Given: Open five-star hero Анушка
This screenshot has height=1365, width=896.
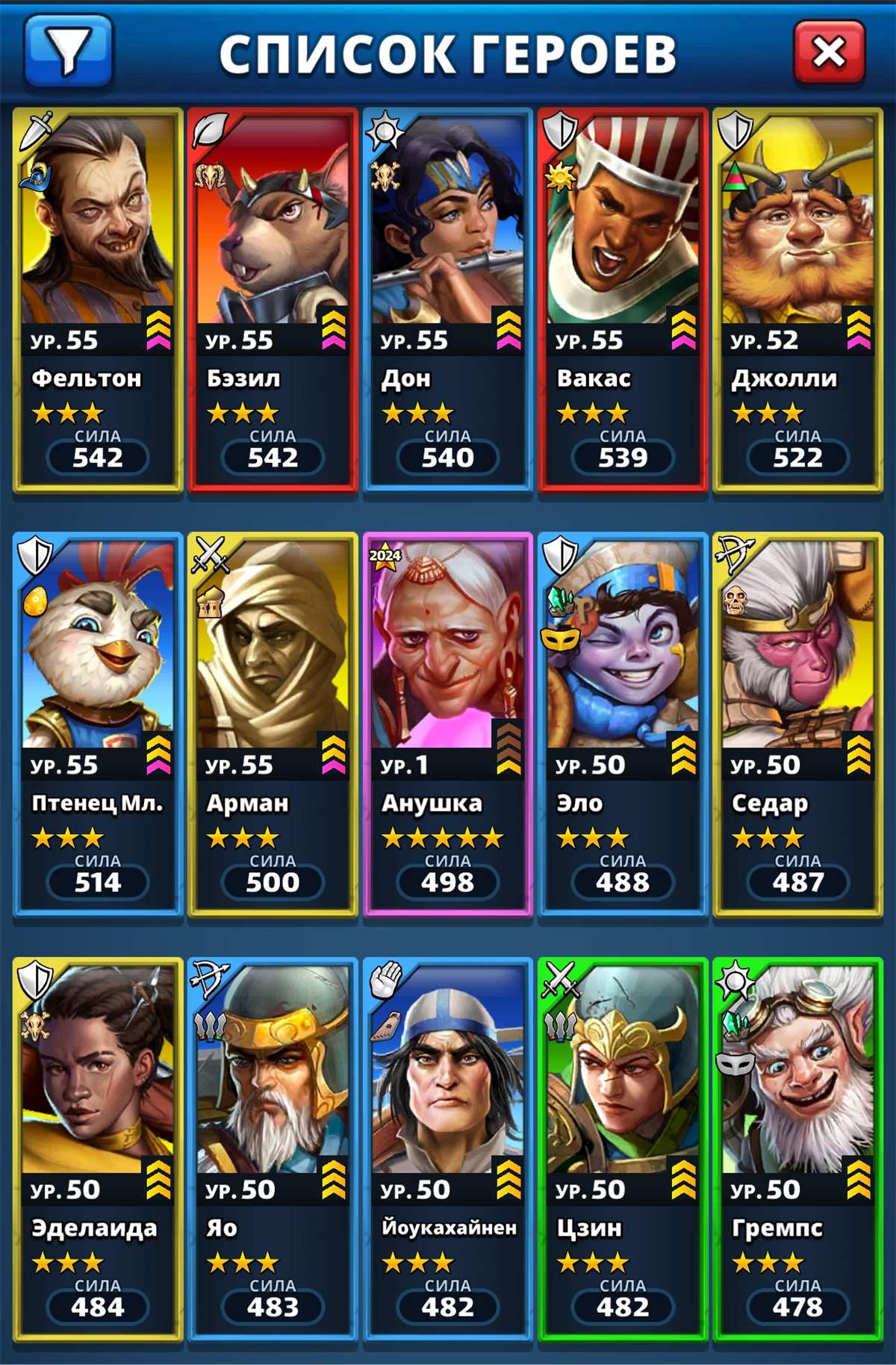Looking at the screenshot, I should 447,723.
